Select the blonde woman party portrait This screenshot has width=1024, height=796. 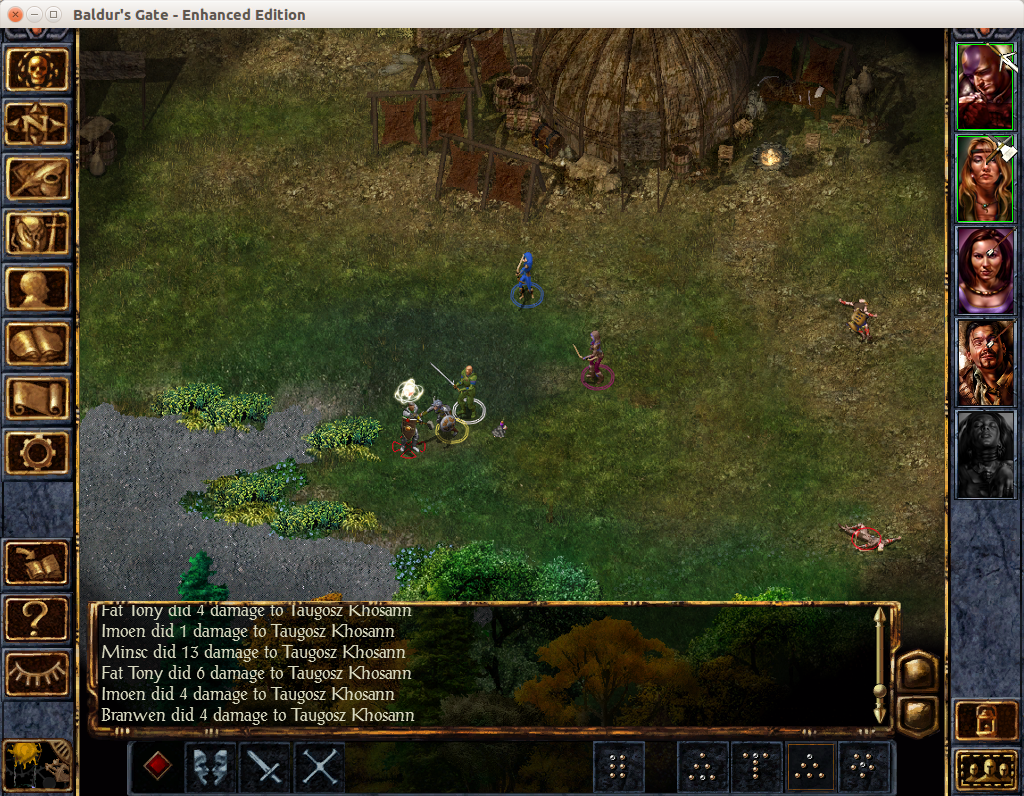tap(985, 178)
